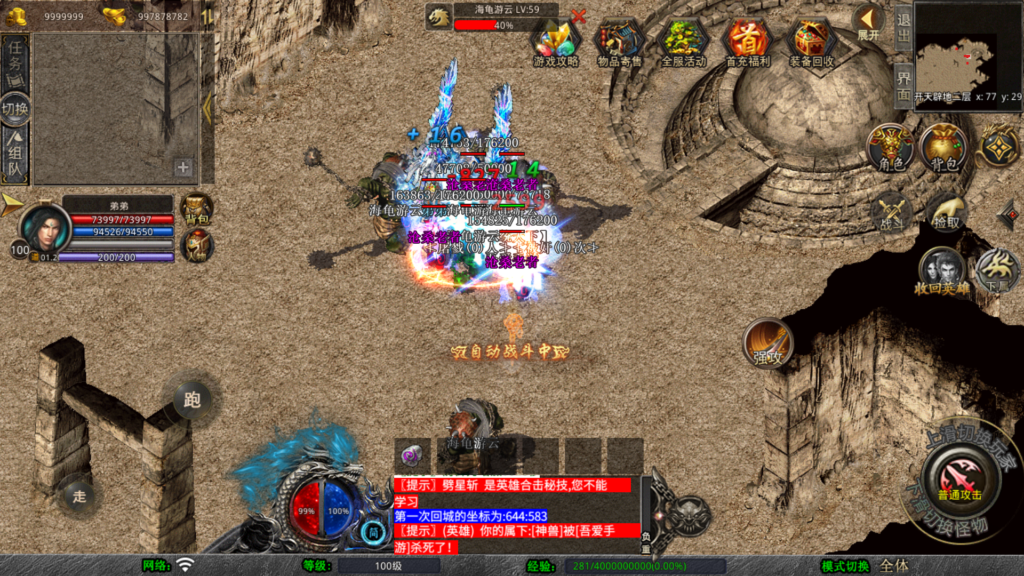
Task: Open the 组队 team tab
Action: 15,158
